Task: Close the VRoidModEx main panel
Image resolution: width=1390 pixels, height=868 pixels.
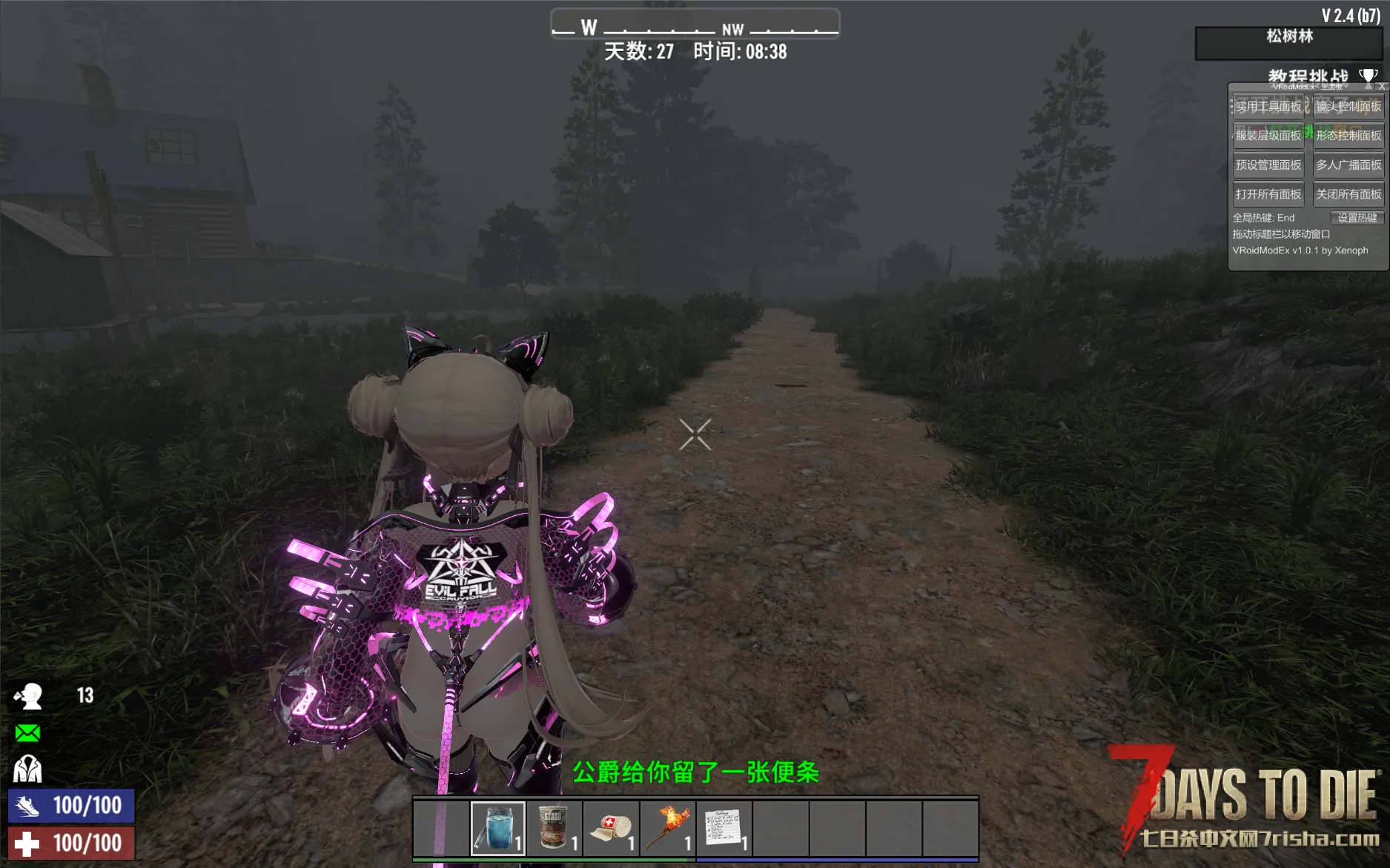Action: tap(1382, 87)
